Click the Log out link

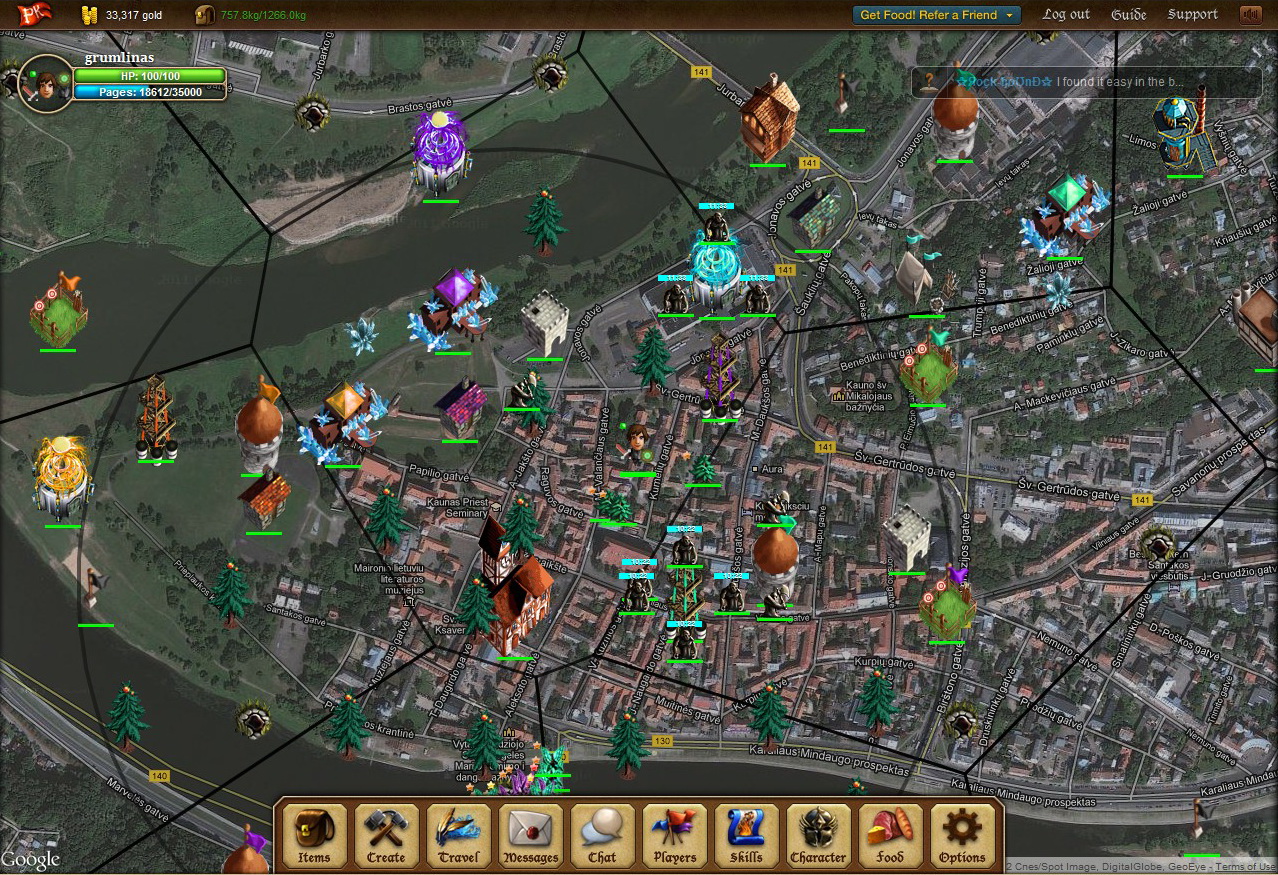1066,15
